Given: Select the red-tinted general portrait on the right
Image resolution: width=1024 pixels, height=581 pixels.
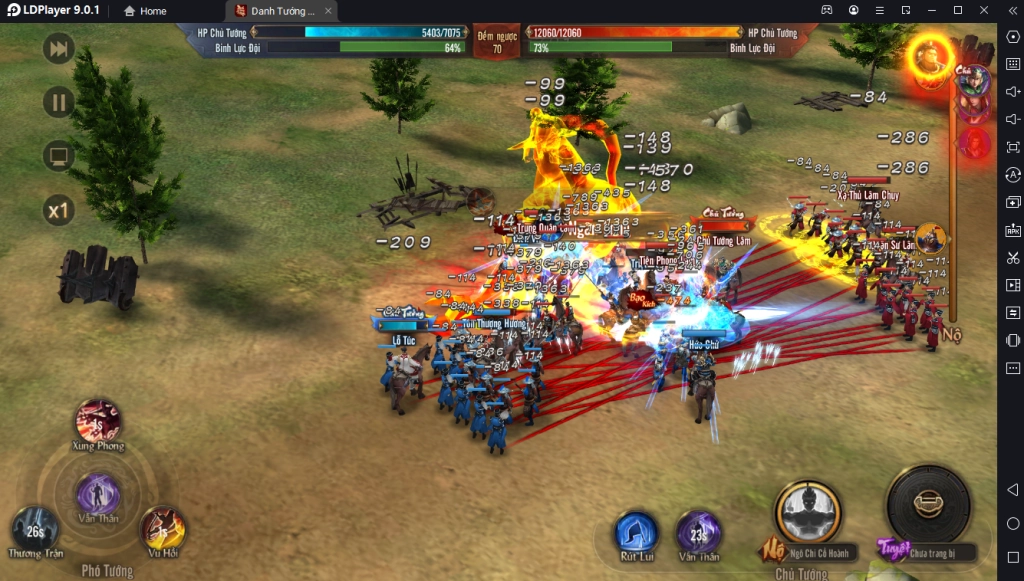Looking at the screenshot, I should pos(974,144).
